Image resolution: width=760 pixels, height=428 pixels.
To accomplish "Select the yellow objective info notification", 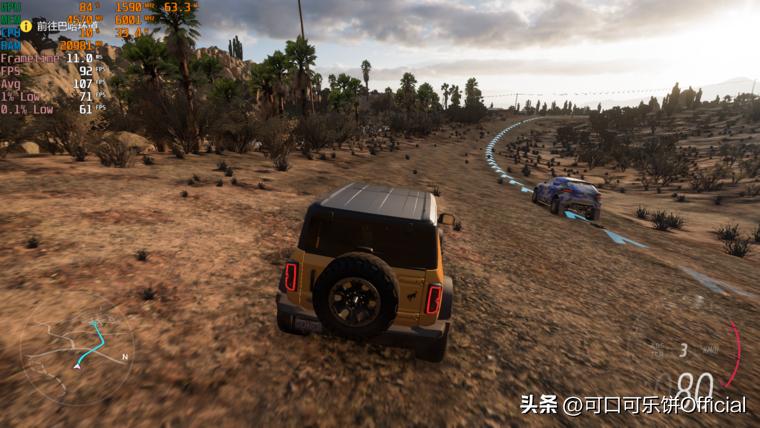I will (27, 26).
